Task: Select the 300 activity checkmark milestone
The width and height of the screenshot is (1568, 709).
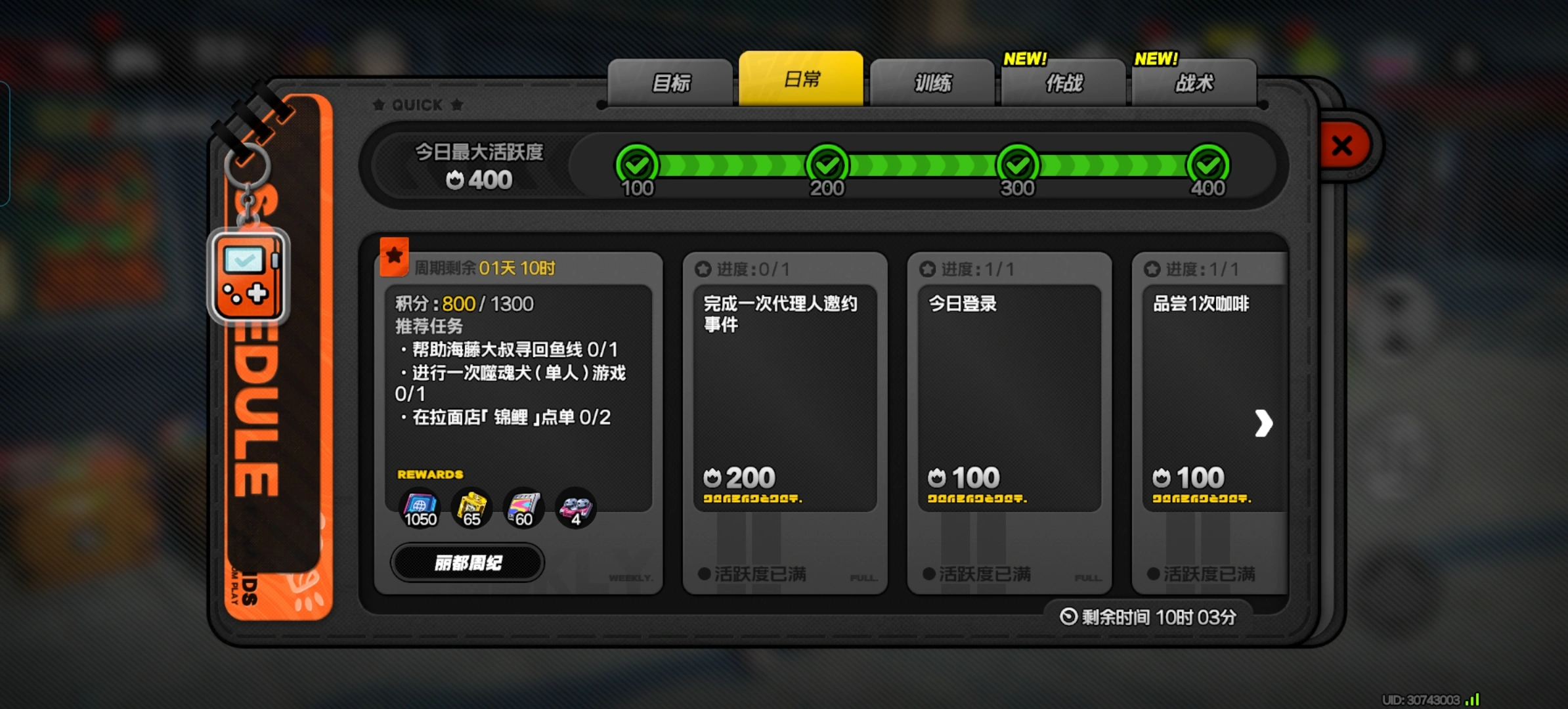Action: (x=1017, y=165)
